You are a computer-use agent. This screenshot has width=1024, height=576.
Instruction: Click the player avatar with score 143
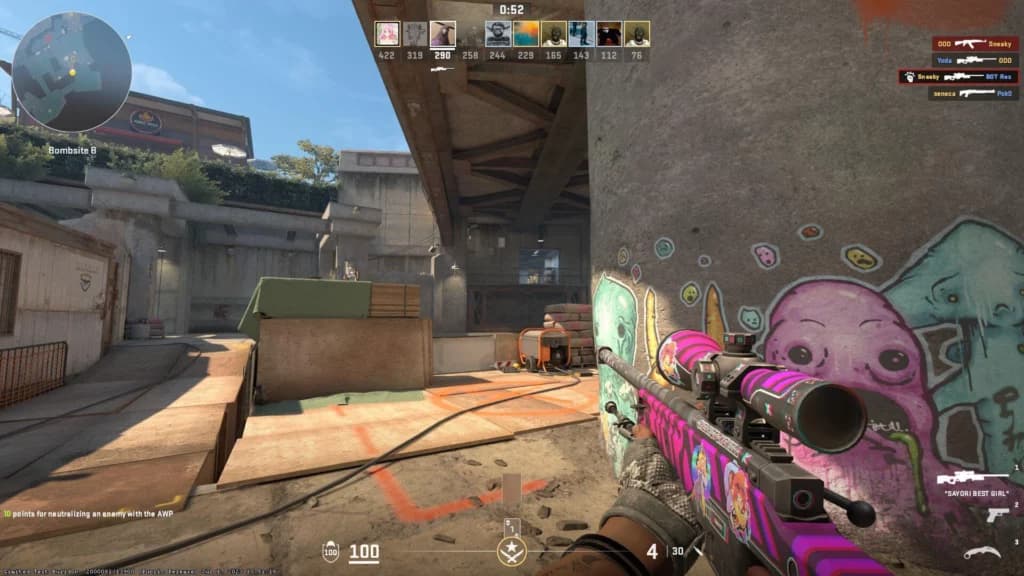tap(581, 34)
